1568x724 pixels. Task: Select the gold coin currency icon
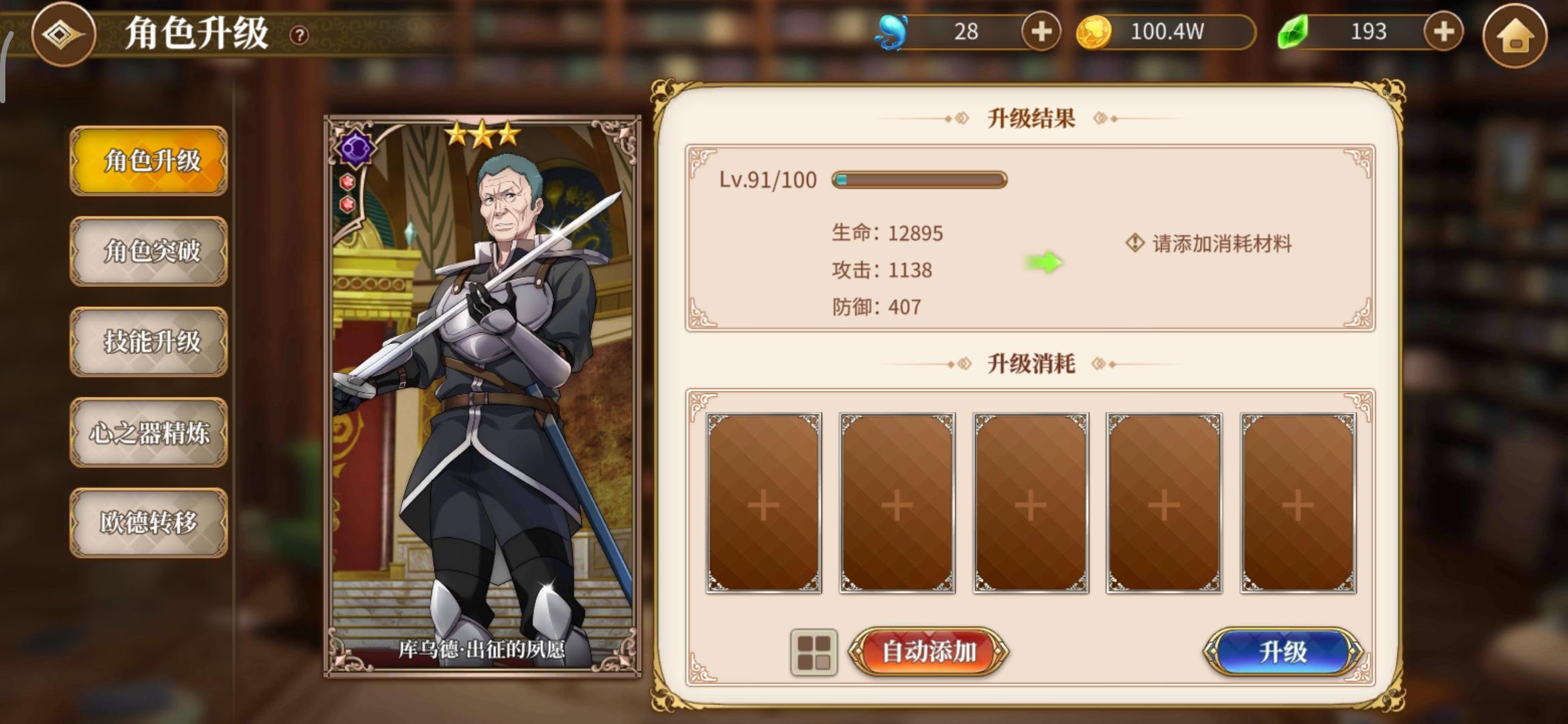click(1094, 29)
